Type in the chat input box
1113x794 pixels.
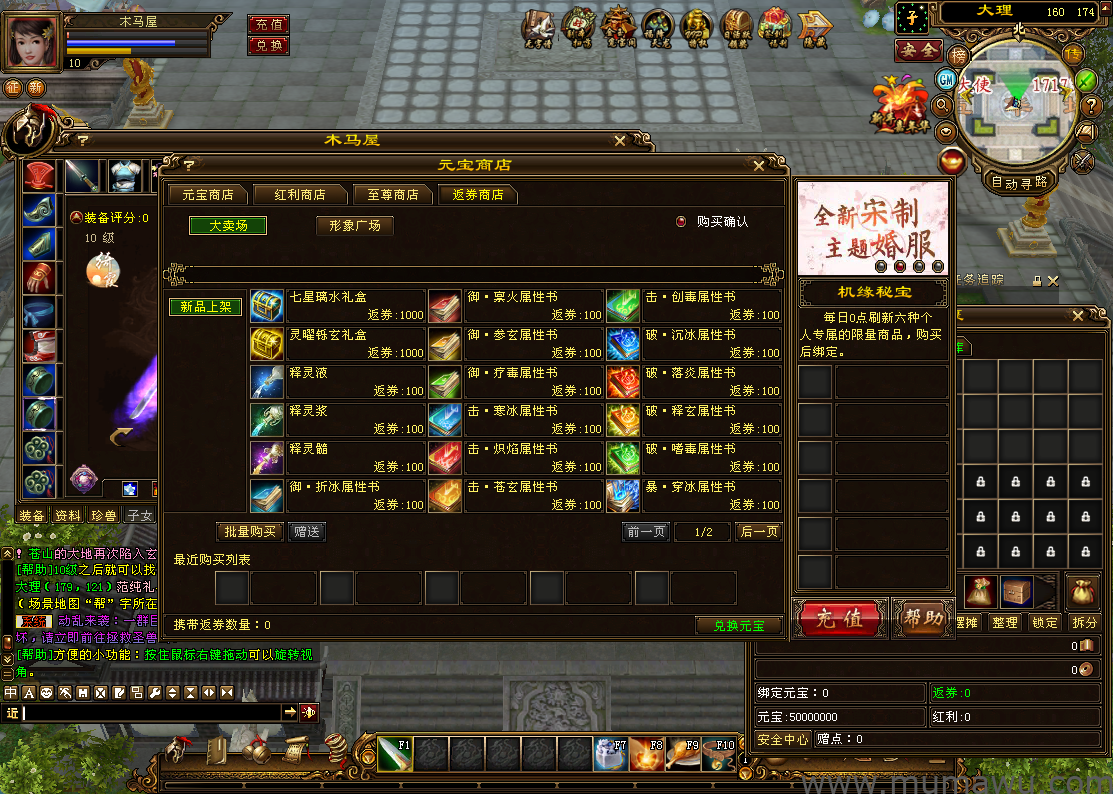pyautogui.click(x=150, y=712)
